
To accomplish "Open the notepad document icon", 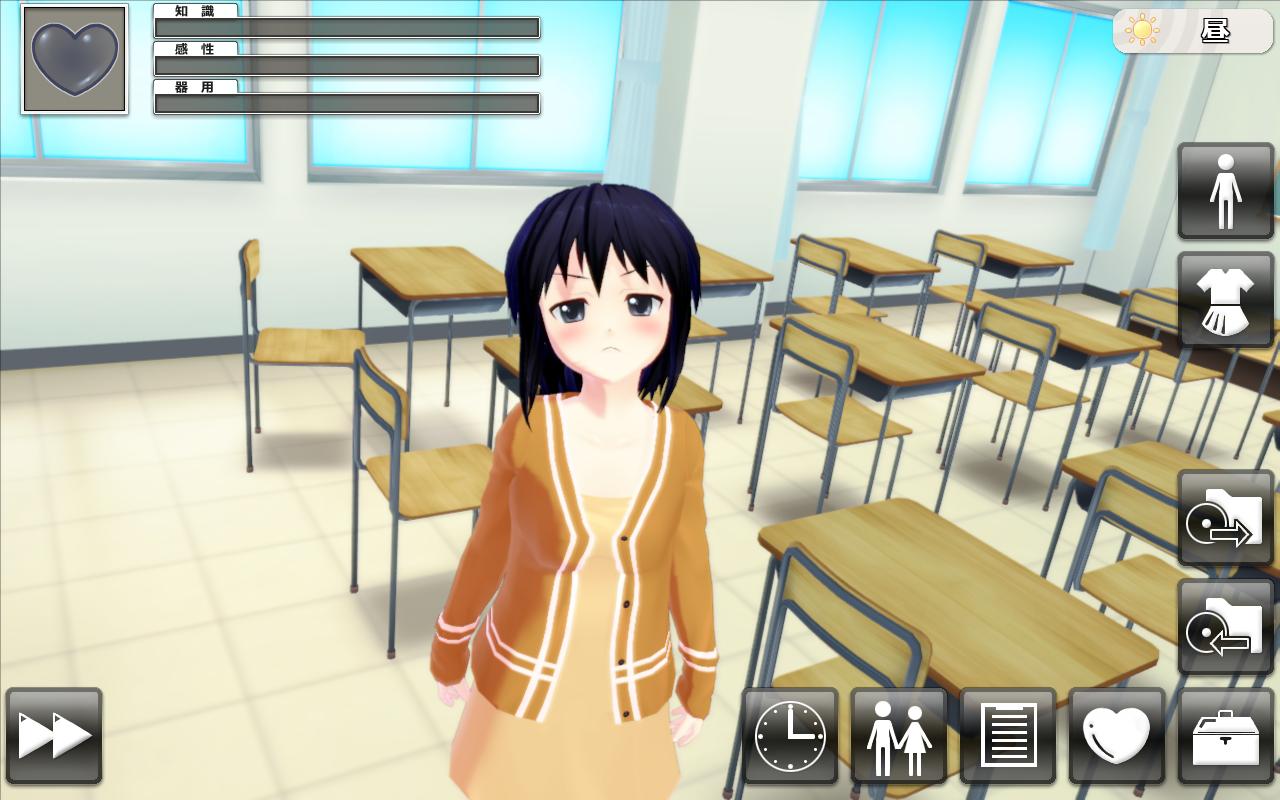I will point(1008,736).
